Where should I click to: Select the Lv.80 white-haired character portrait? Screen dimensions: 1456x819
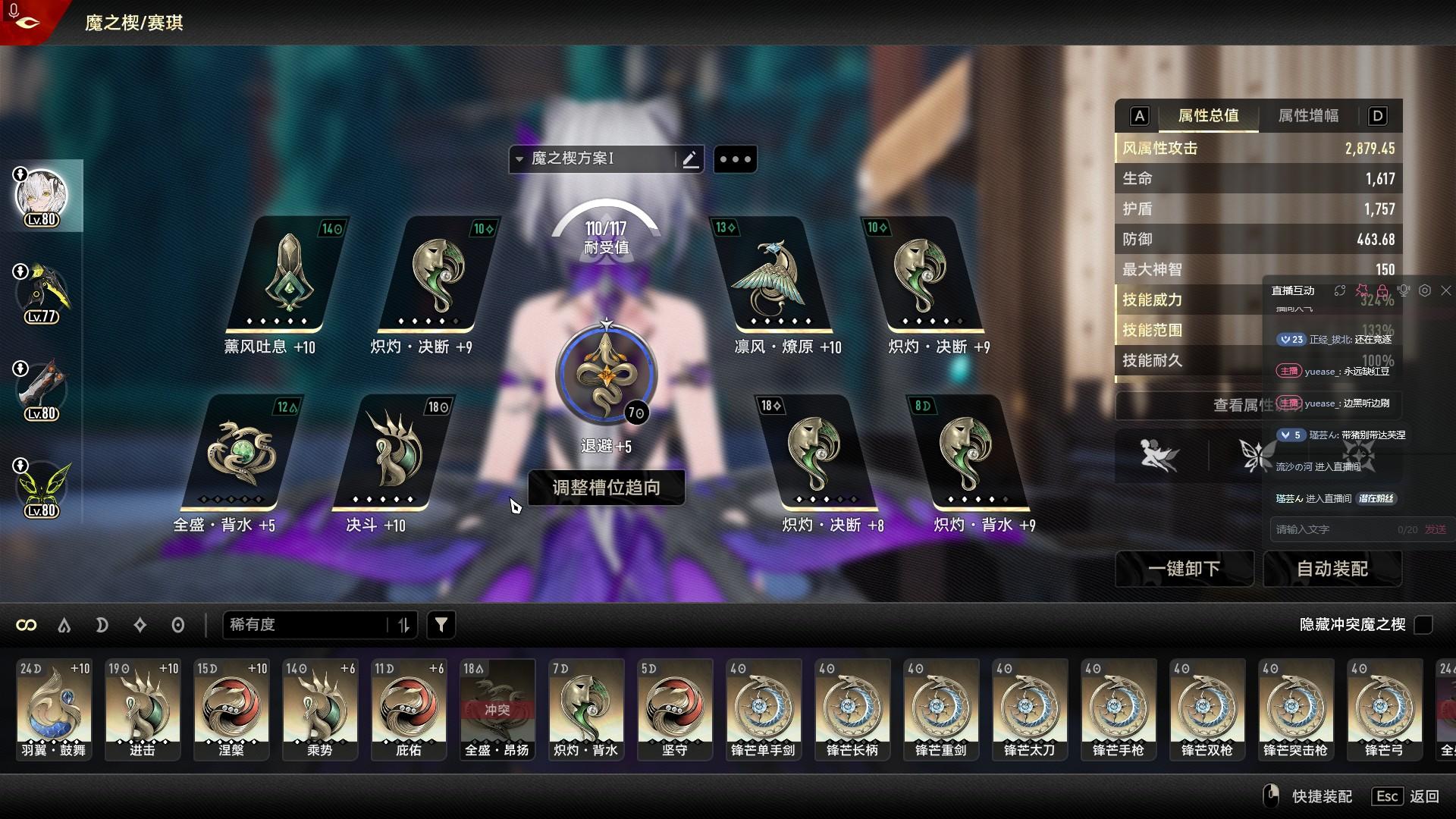point(42,197)
